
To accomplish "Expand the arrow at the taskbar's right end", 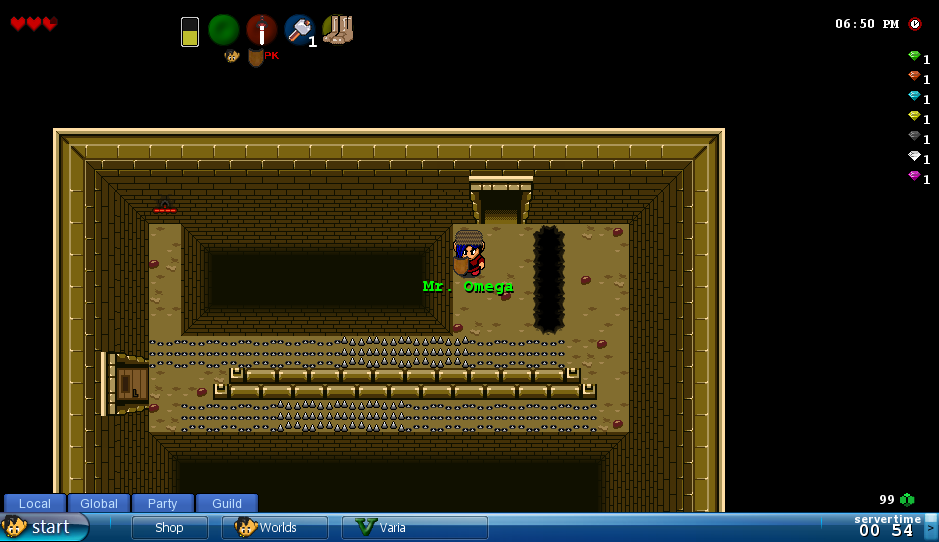I will point(931,527).
